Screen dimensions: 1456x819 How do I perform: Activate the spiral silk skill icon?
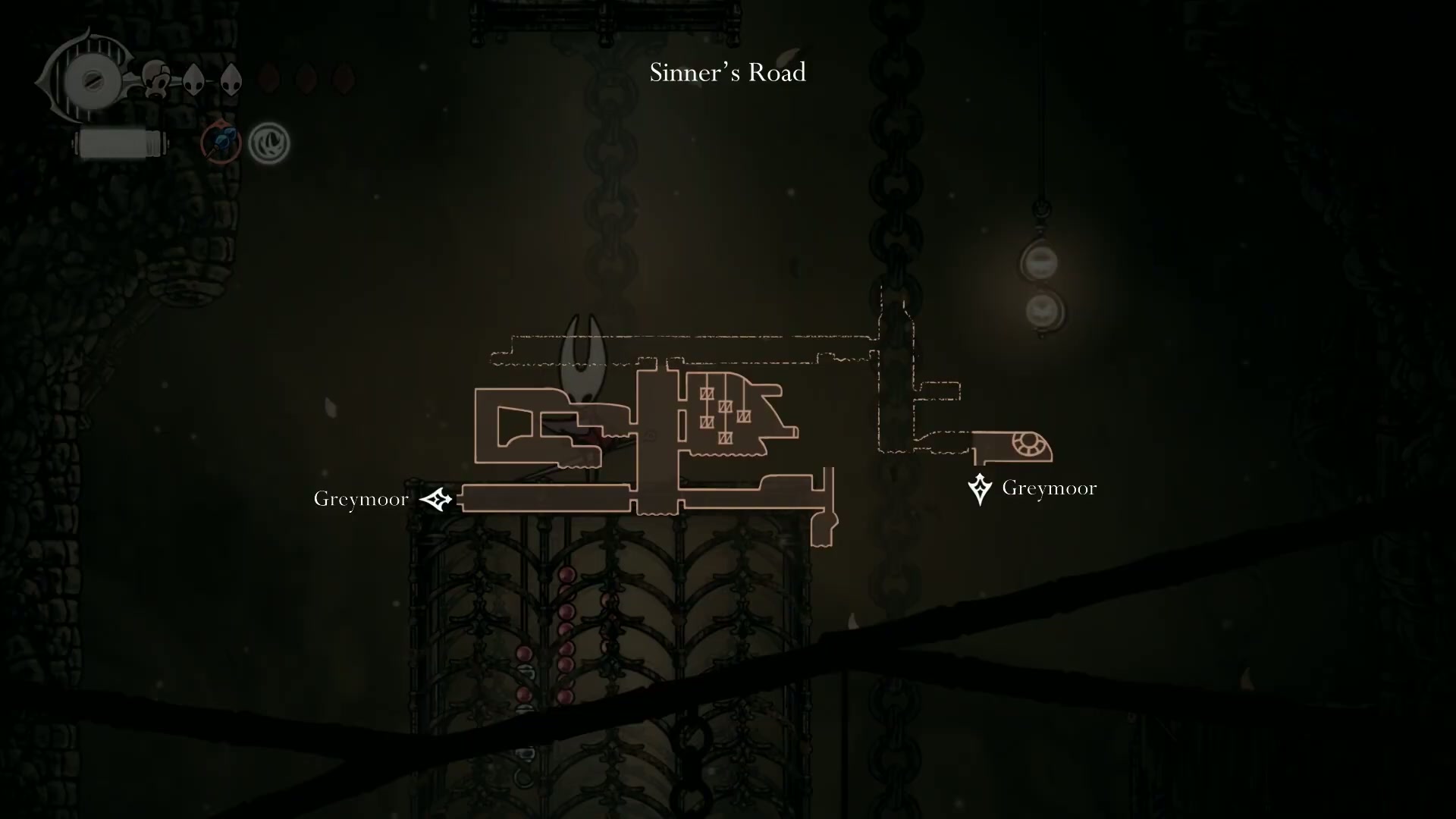[269, 143]
